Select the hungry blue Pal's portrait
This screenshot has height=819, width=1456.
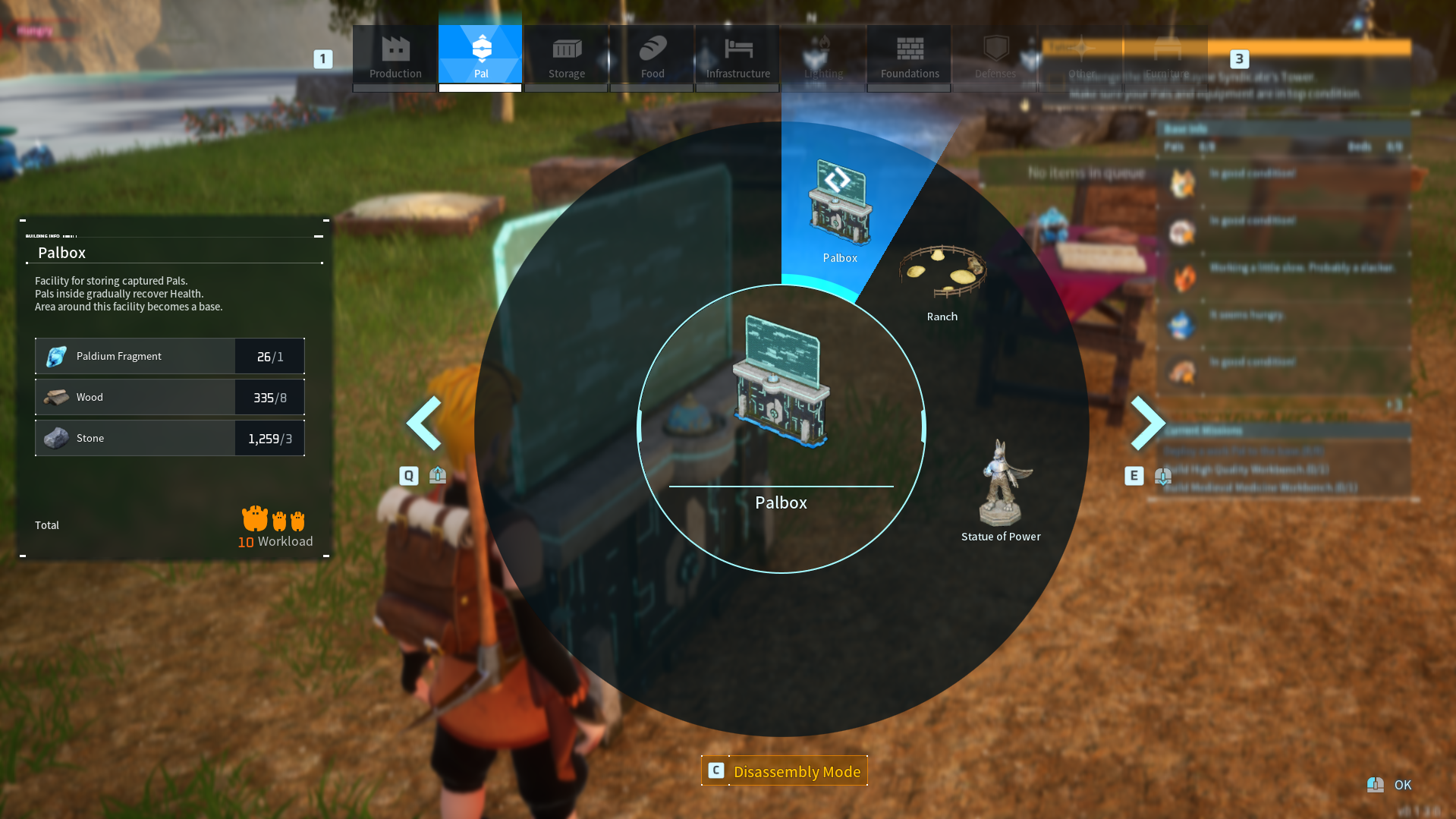click(1181, 325)
